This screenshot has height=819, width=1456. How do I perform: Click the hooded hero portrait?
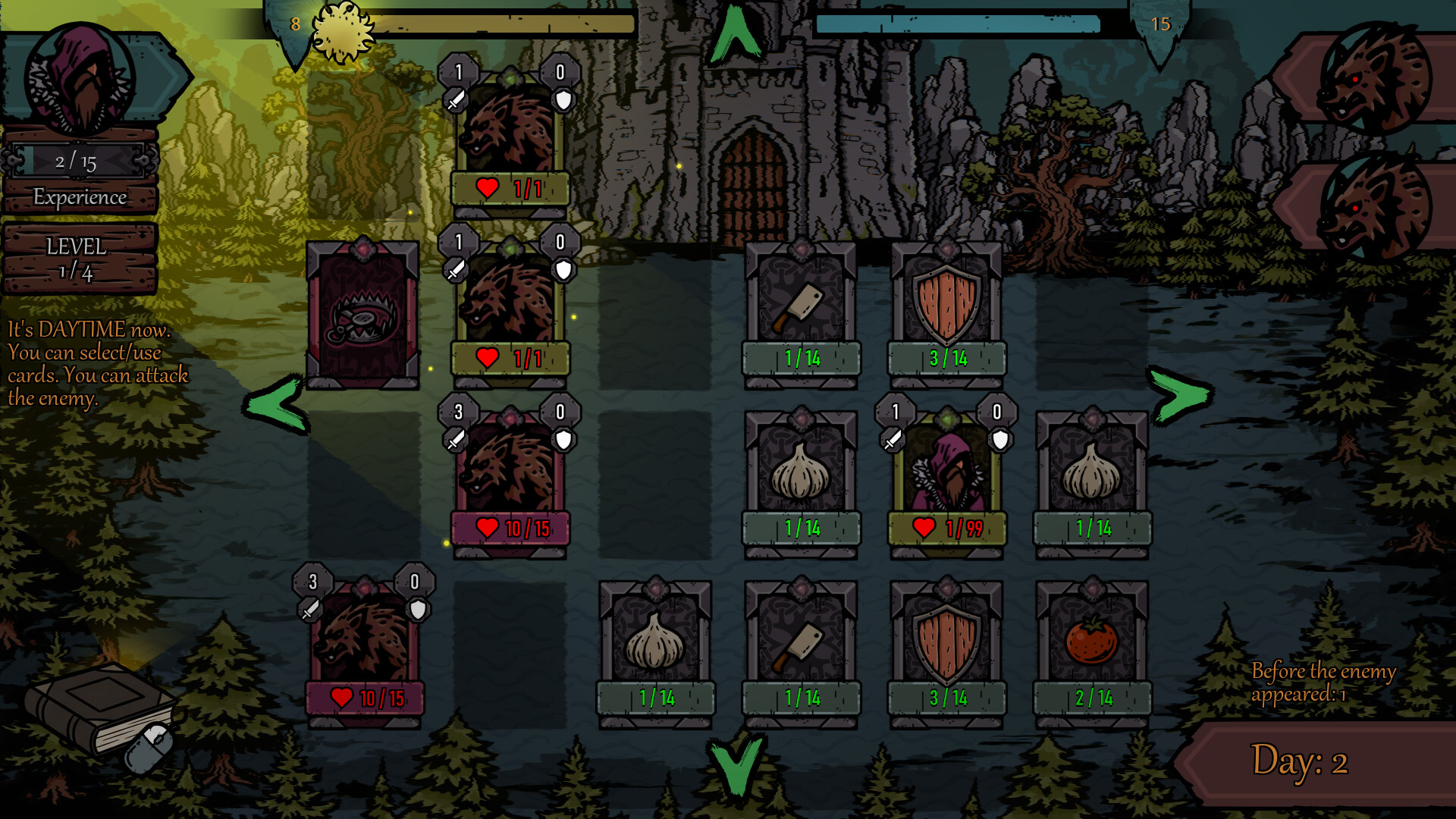click(80, 78)
